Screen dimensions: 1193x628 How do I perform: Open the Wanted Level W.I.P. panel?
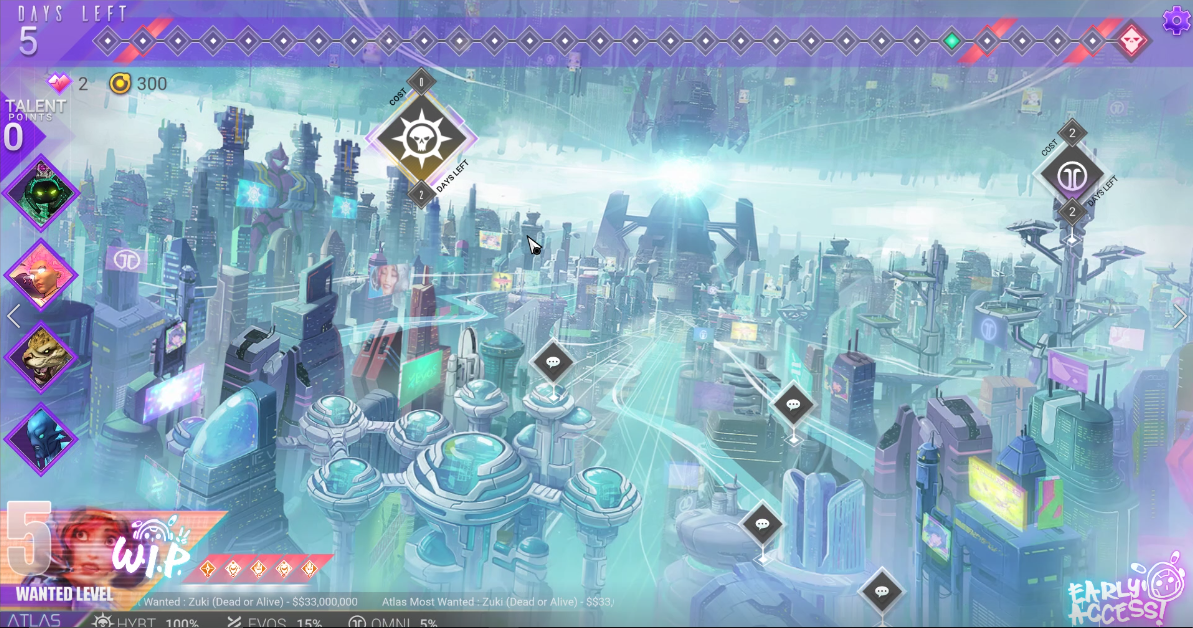pyautogui.click(x=110, y=555)
